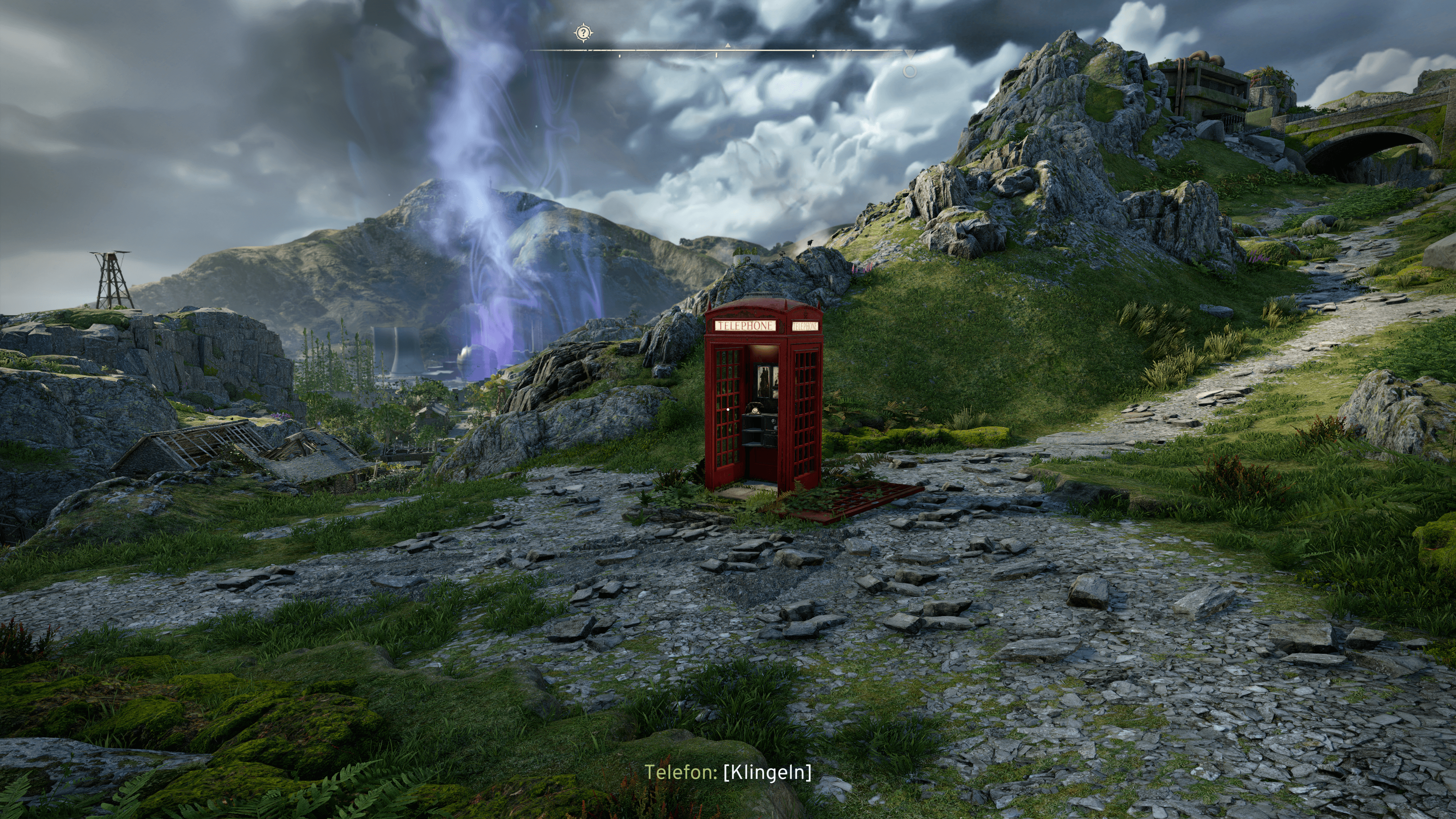Click the ring marker at the compass end
Viewport: 1456px width, 819px height.
910,71
